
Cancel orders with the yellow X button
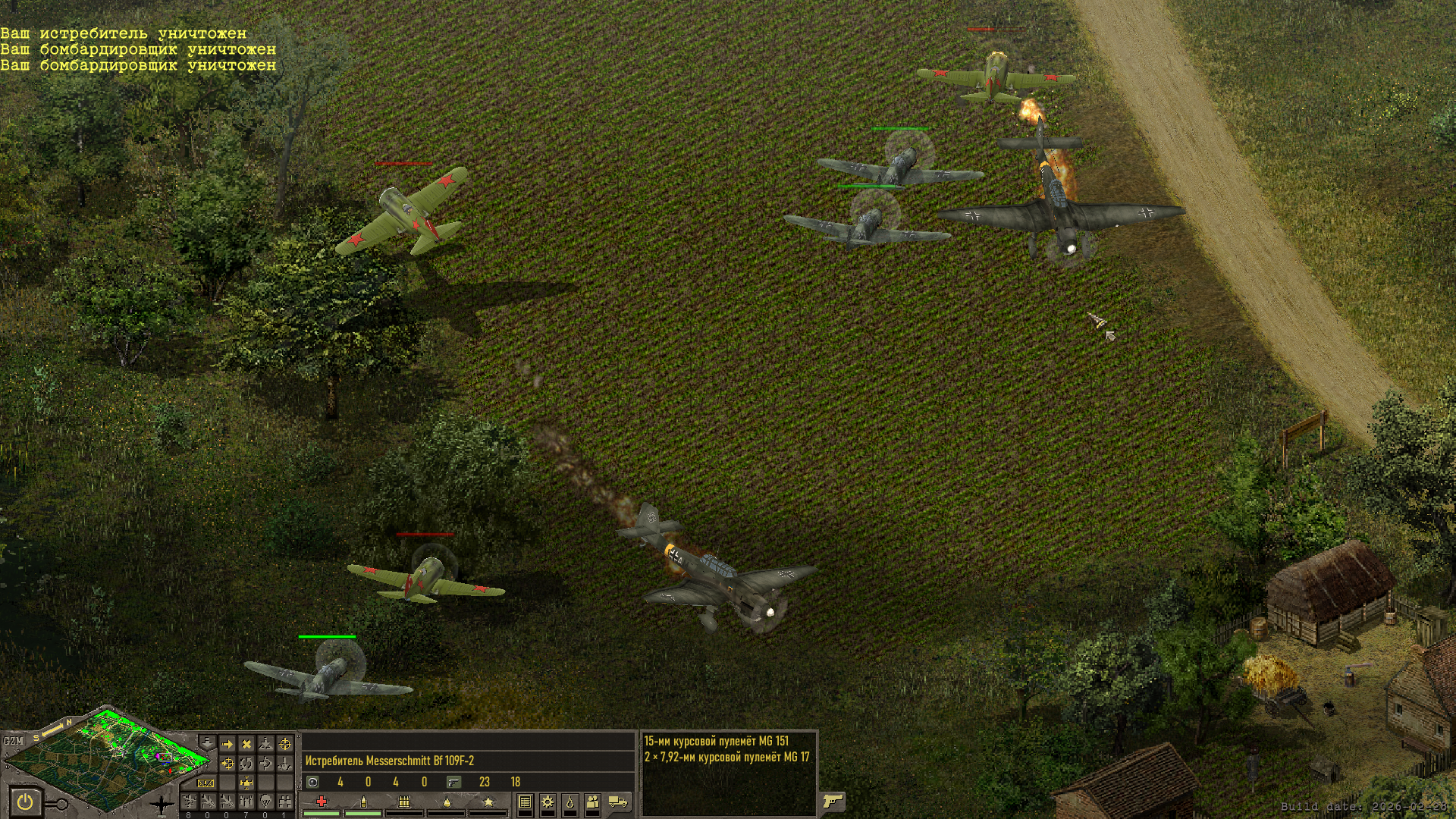(x=246, y=744)
